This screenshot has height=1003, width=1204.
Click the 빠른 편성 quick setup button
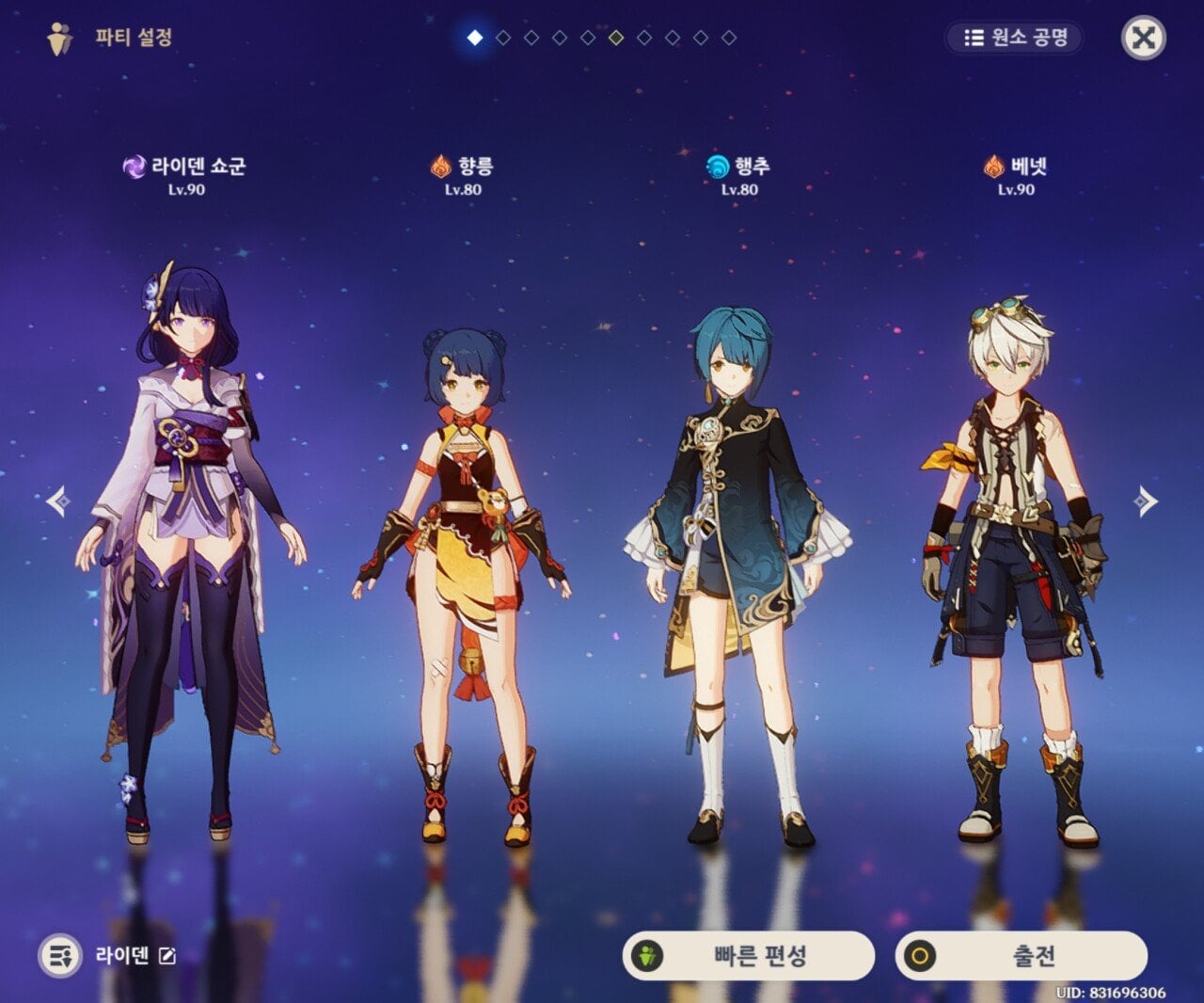(749, 956)
